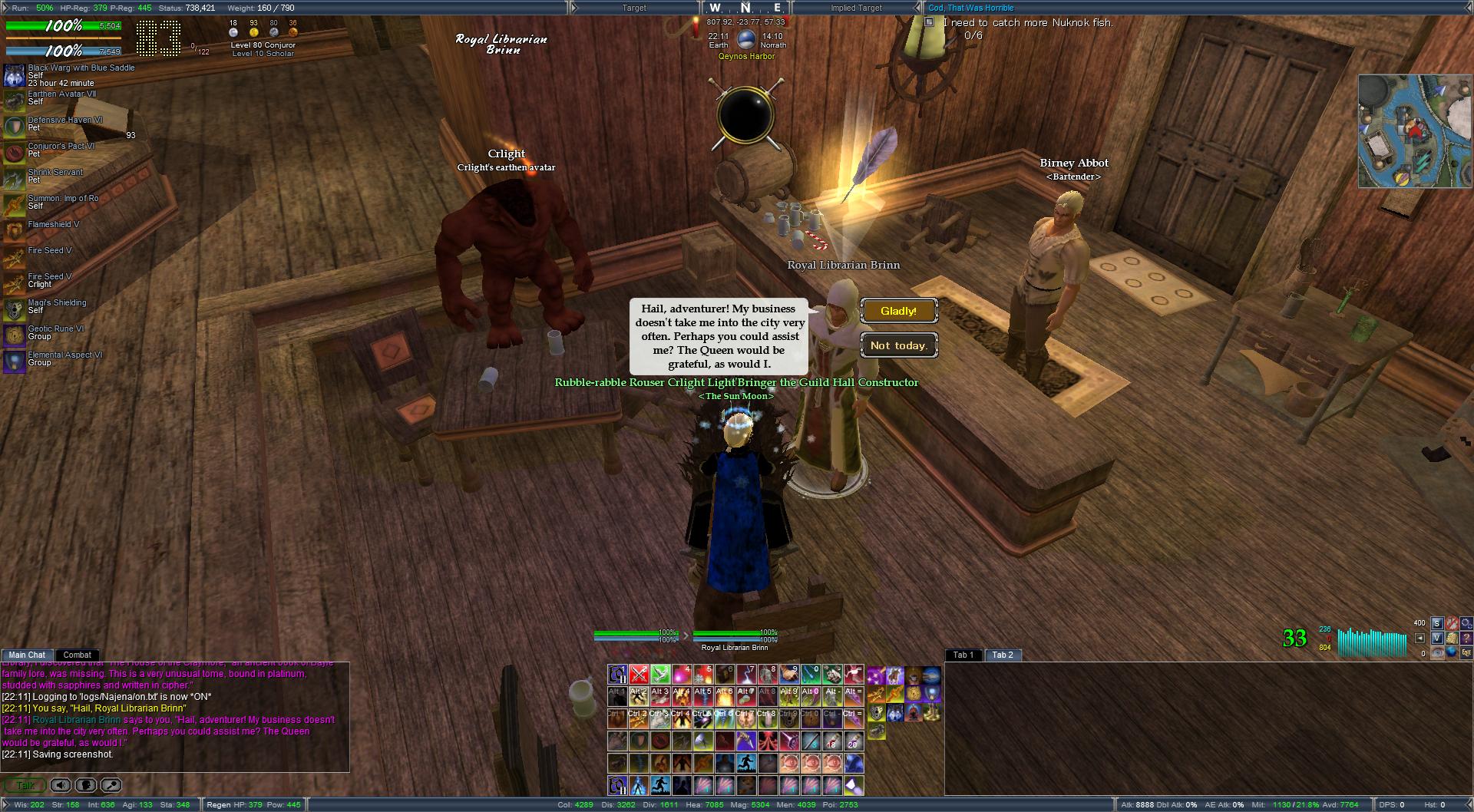Image resolution: width=1474 pixels, height=812 pixels.
Task: Open the minimap of Qeynos Harbor
Action: click(x=1414, y=131)
